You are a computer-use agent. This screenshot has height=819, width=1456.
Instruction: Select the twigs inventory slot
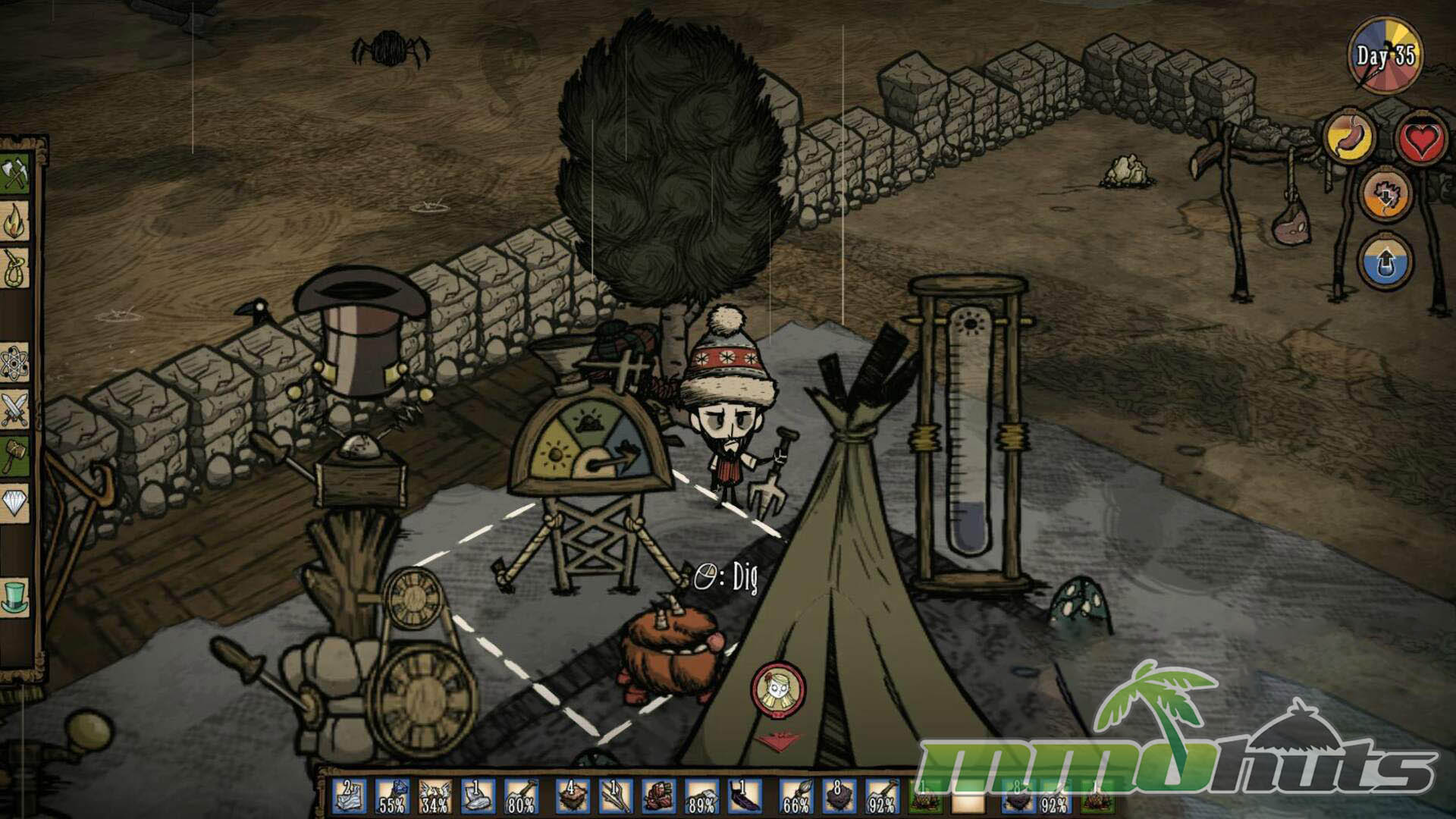pyautogui.click(x=616, y=797)
